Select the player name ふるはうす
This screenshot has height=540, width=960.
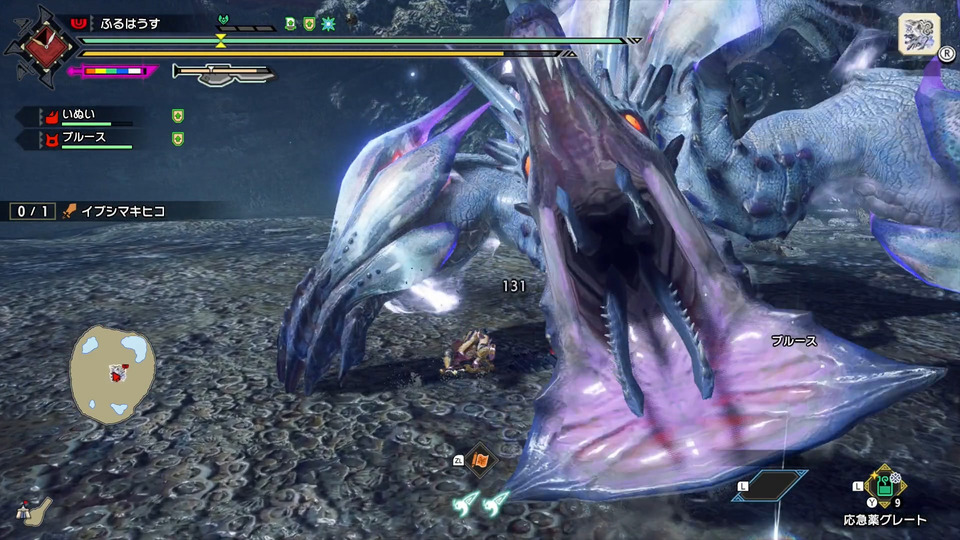131,23
